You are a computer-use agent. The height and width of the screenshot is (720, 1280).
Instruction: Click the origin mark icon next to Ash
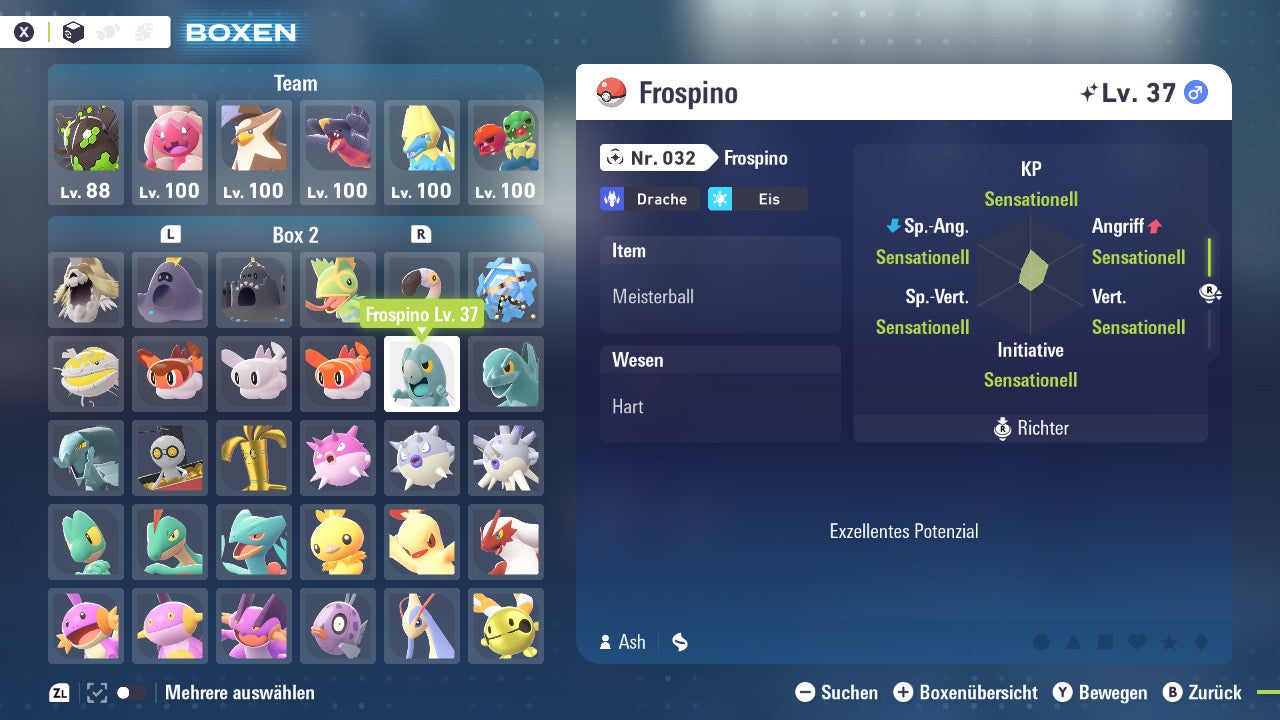coord(680,642)
